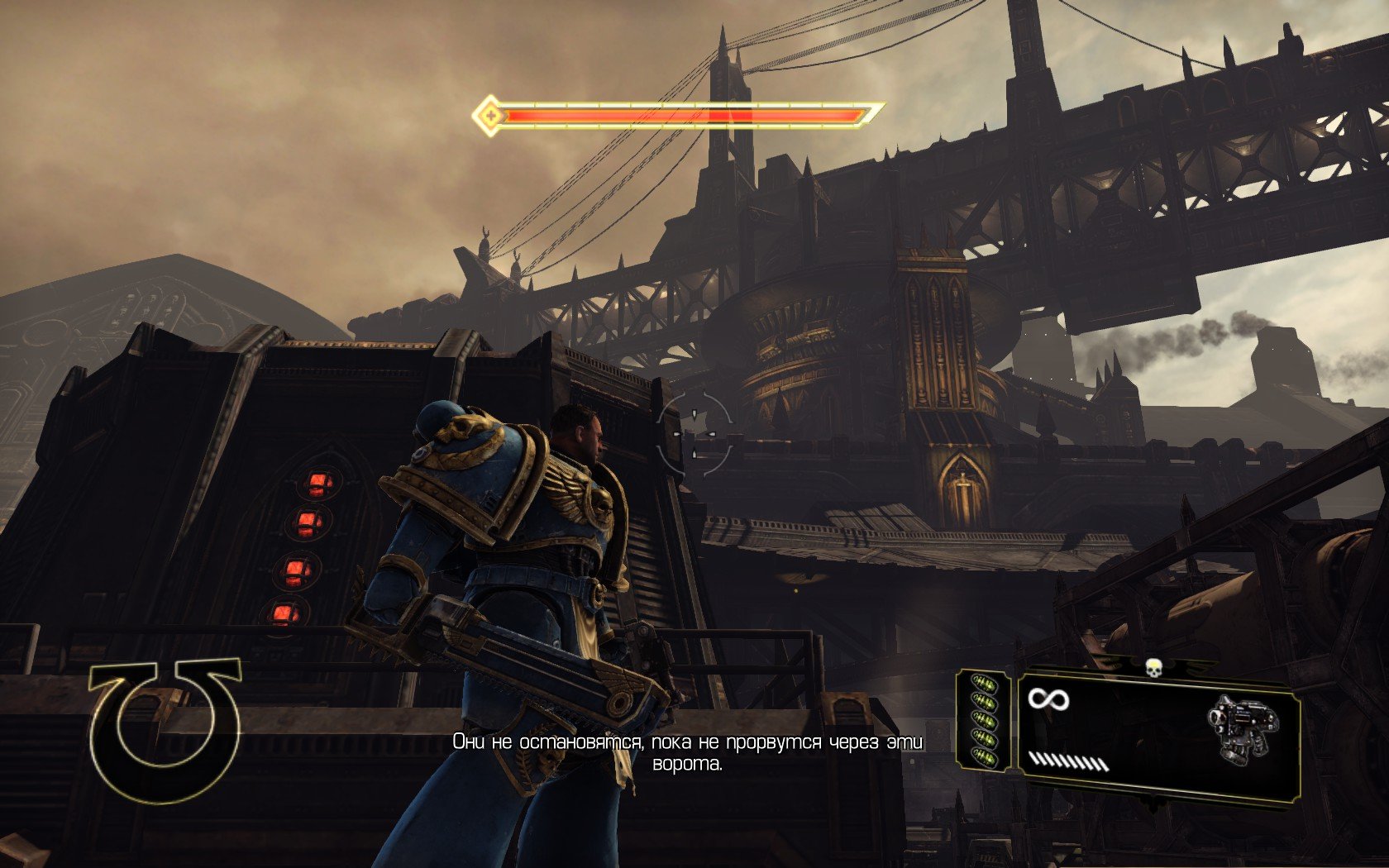Click the diamond health-plus emblem on the boss bar
This screenshot has width=1389, height=868.
[491, 114]
